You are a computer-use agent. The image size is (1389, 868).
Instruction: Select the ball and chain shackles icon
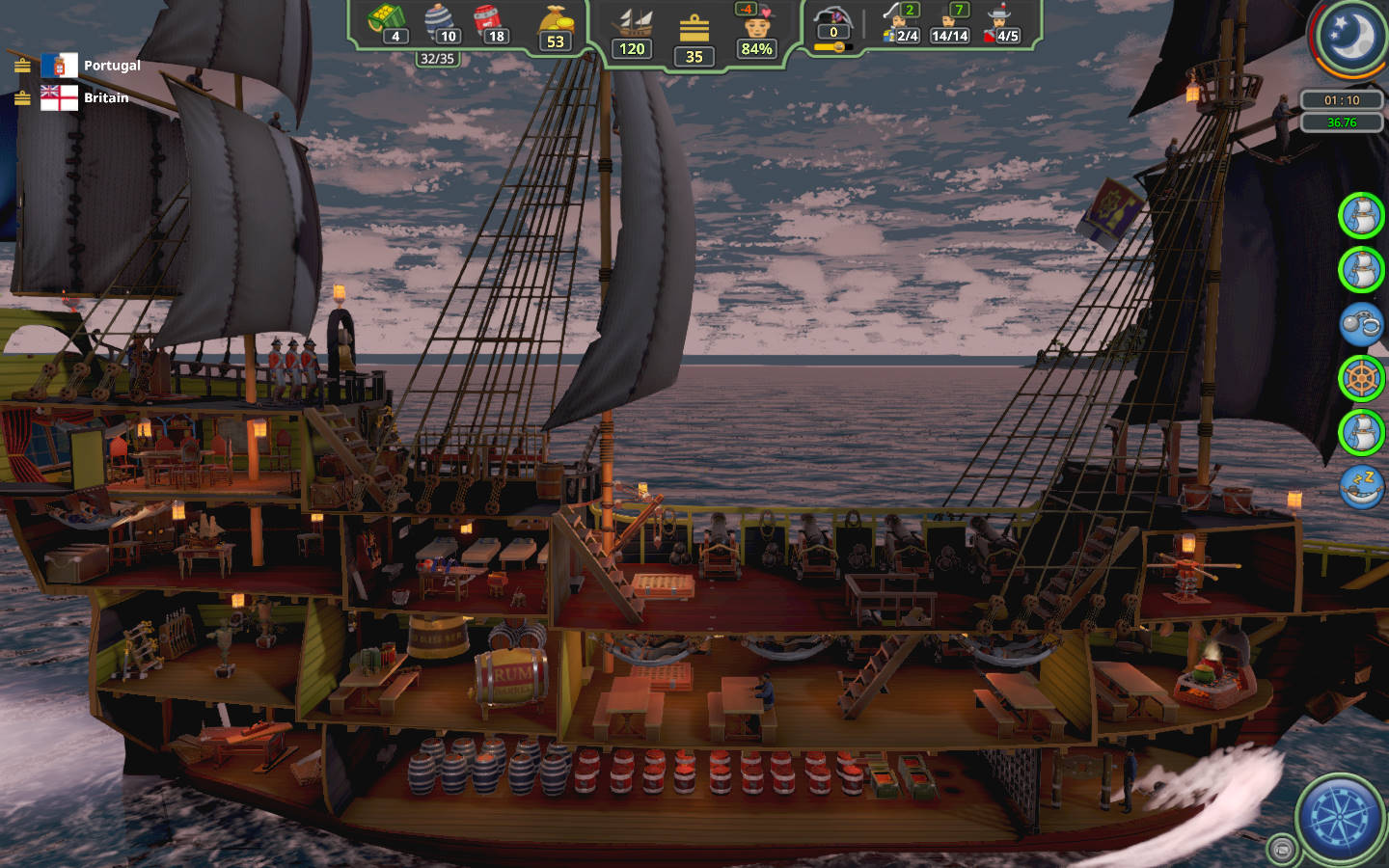[x=1361, y=324]
